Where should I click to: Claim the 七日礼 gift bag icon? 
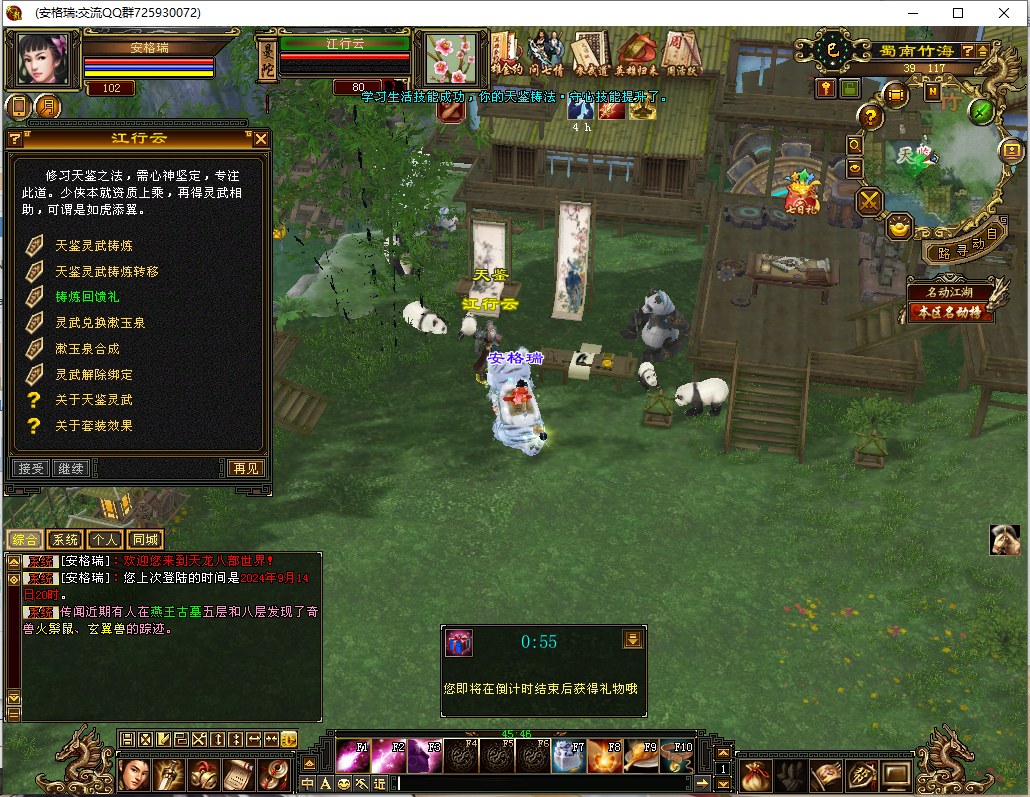click(x=801, y=194)
